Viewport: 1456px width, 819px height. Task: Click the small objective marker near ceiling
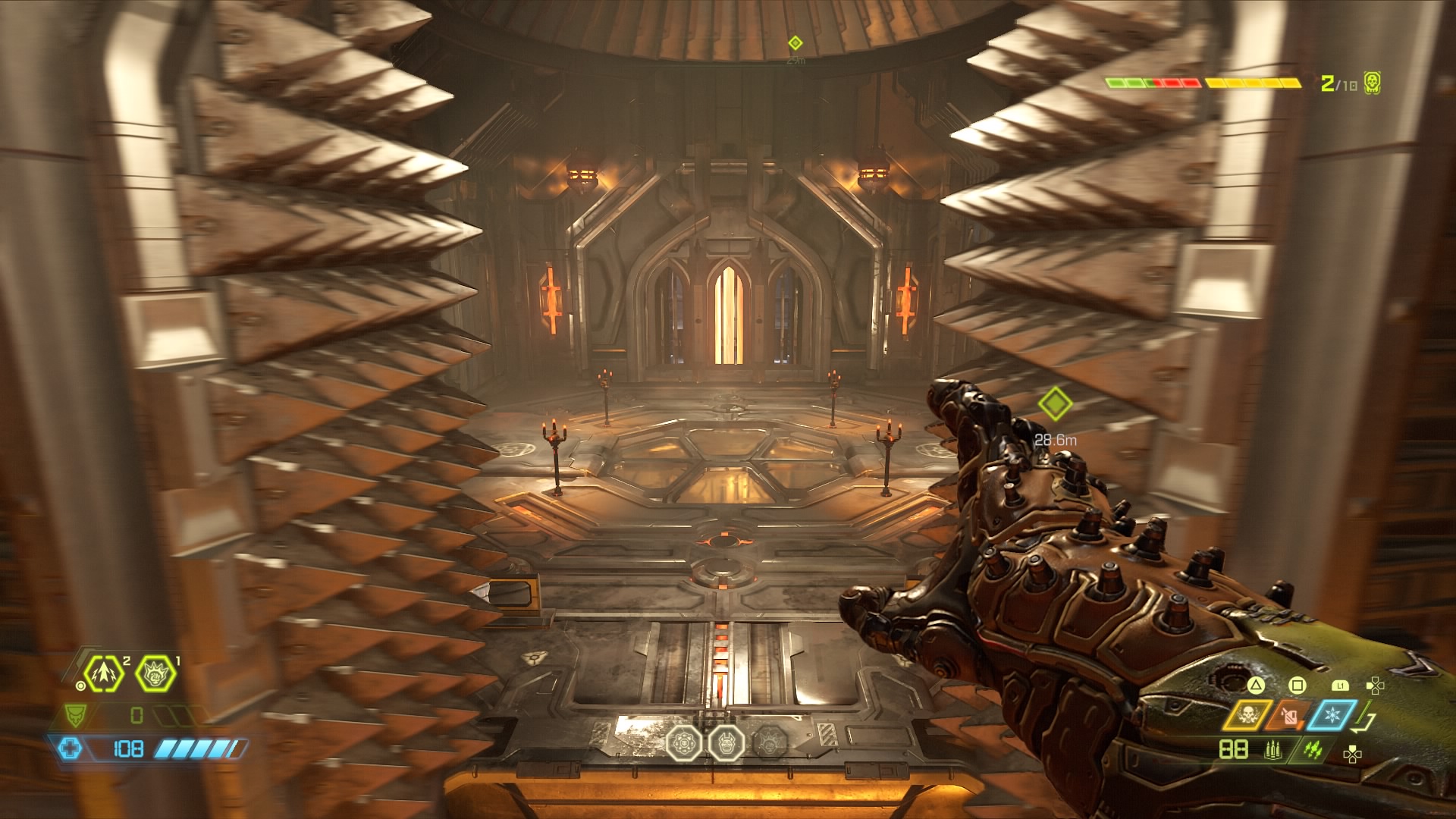pyautogui.click(x=795, y=42)
